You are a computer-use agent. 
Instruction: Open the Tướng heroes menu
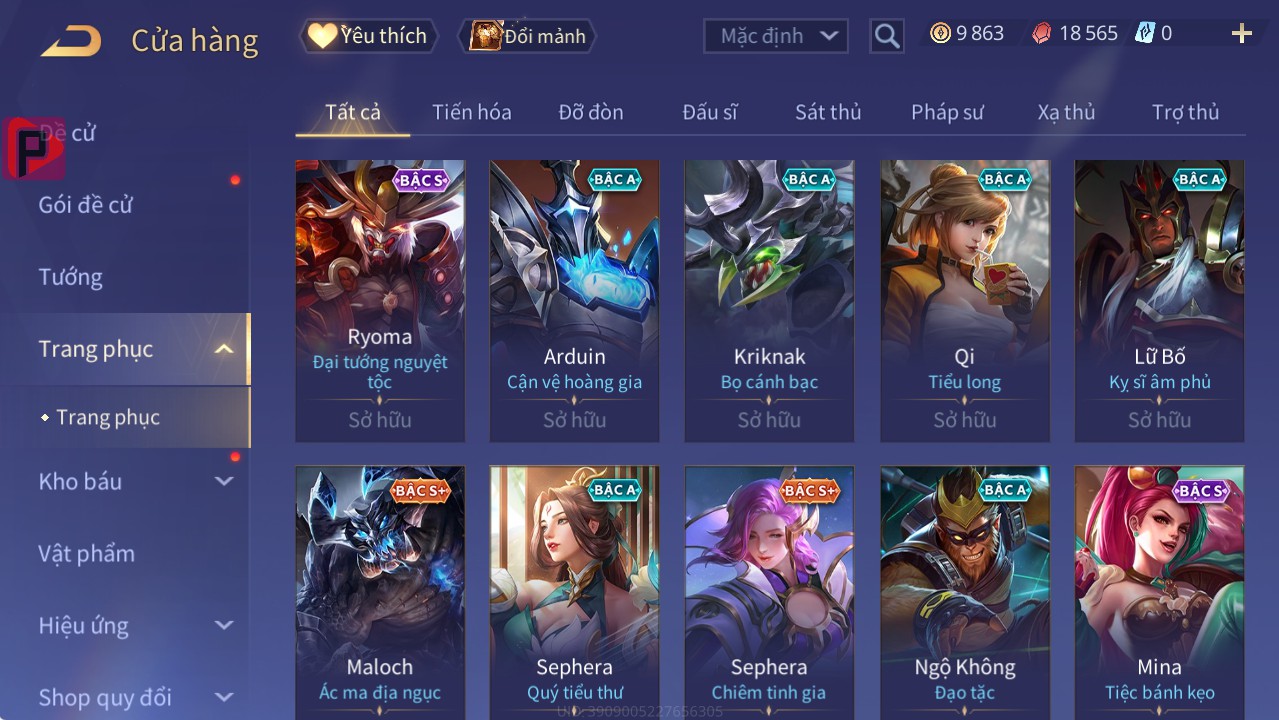coord(70,277)
